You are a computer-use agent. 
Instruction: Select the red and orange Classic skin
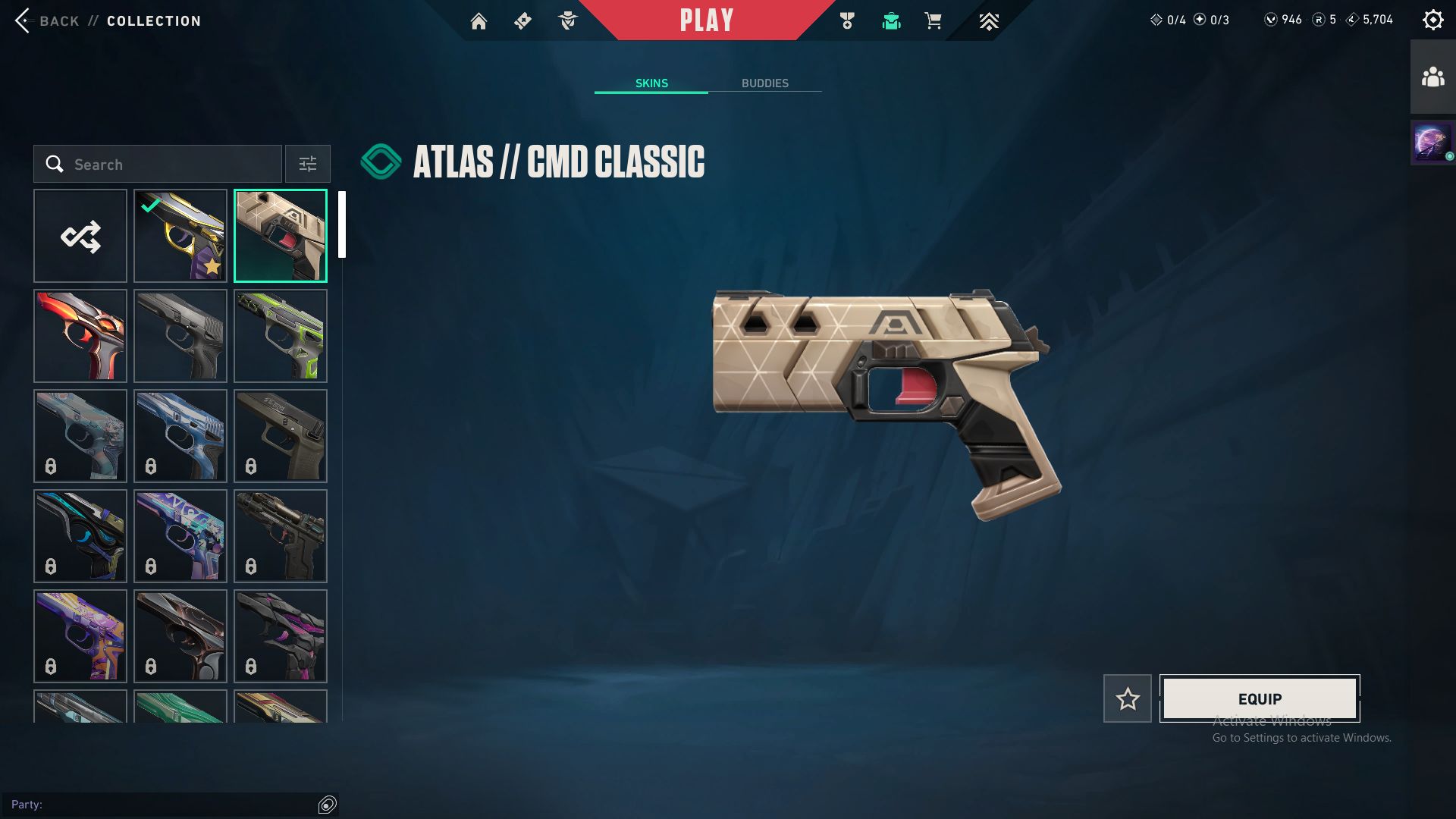[80, 336]
